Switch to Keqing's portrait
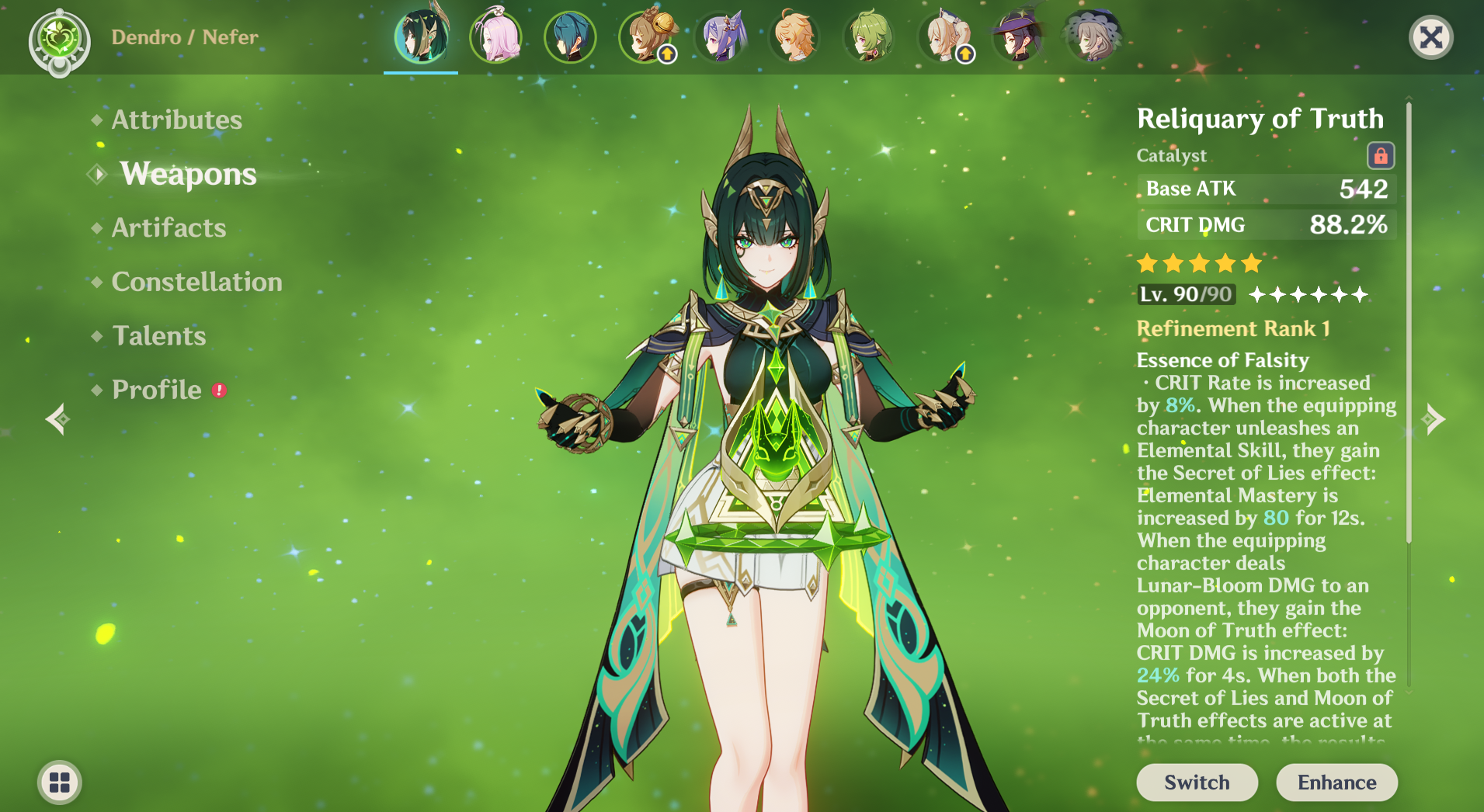 (721, 37)
